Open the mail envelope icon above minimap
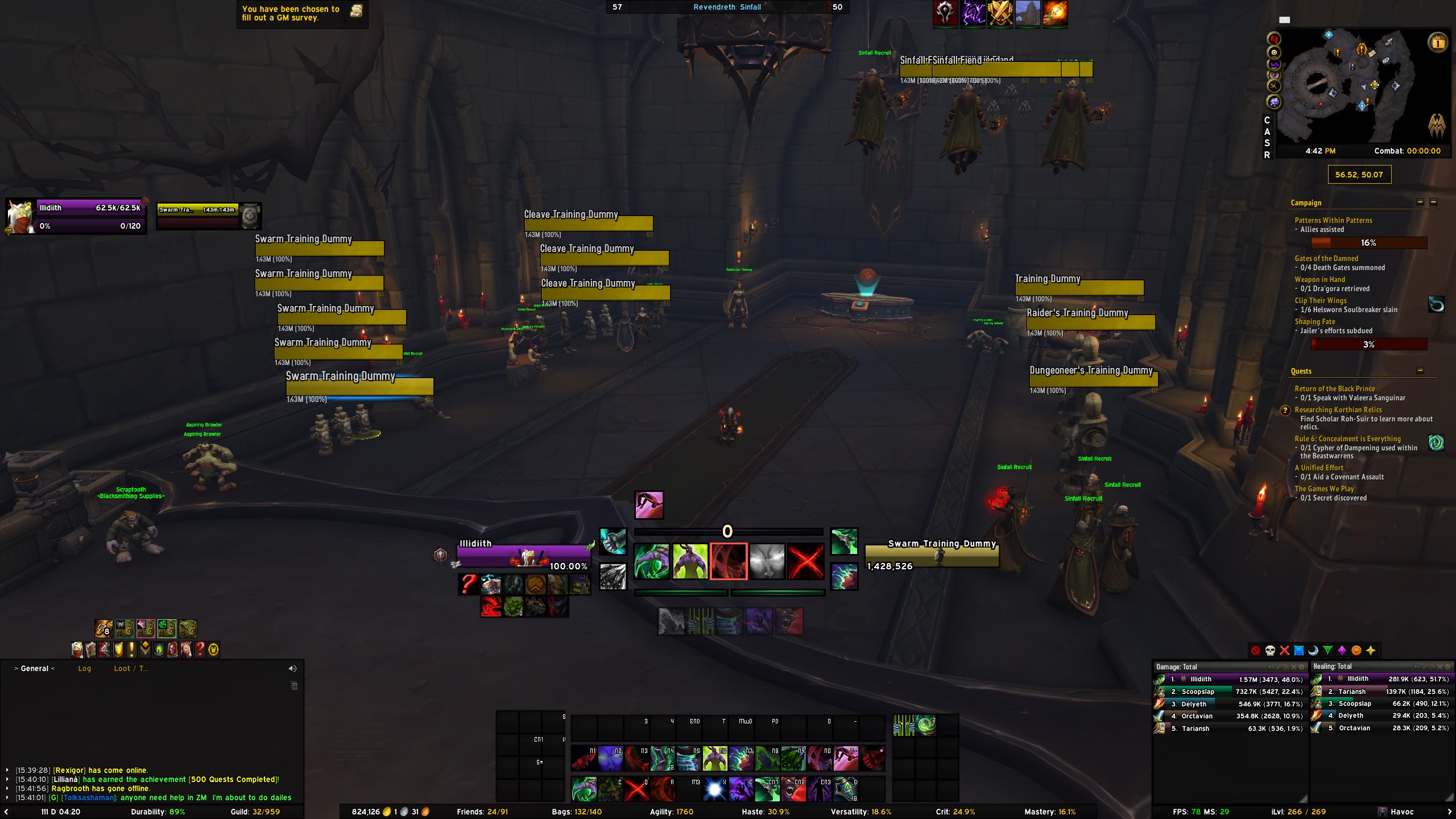This screenshot has width=1456, height=819. (x=1284, y=20)
